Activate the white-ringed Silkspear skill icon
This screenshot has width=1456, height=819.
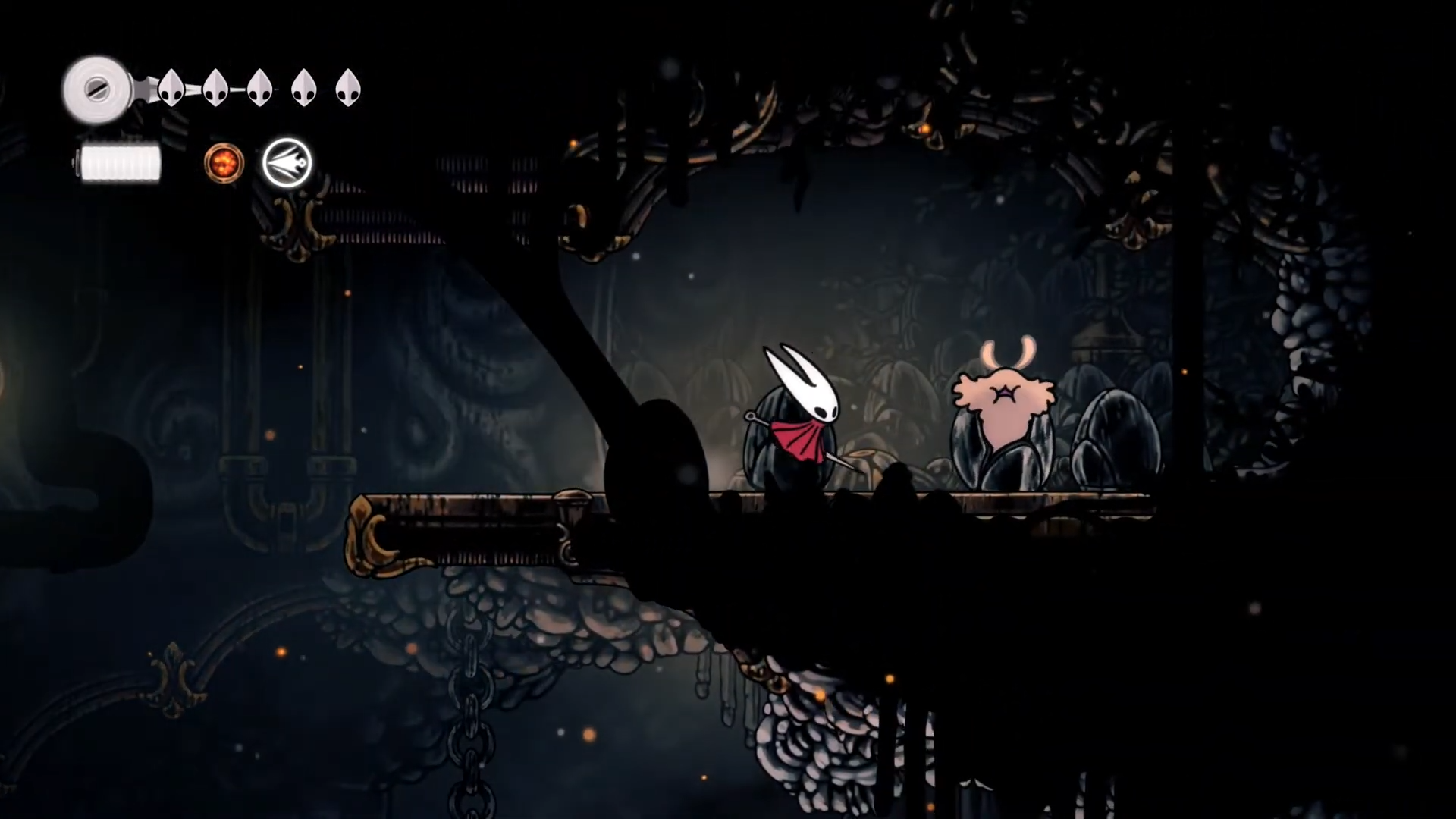pos(287,163)
